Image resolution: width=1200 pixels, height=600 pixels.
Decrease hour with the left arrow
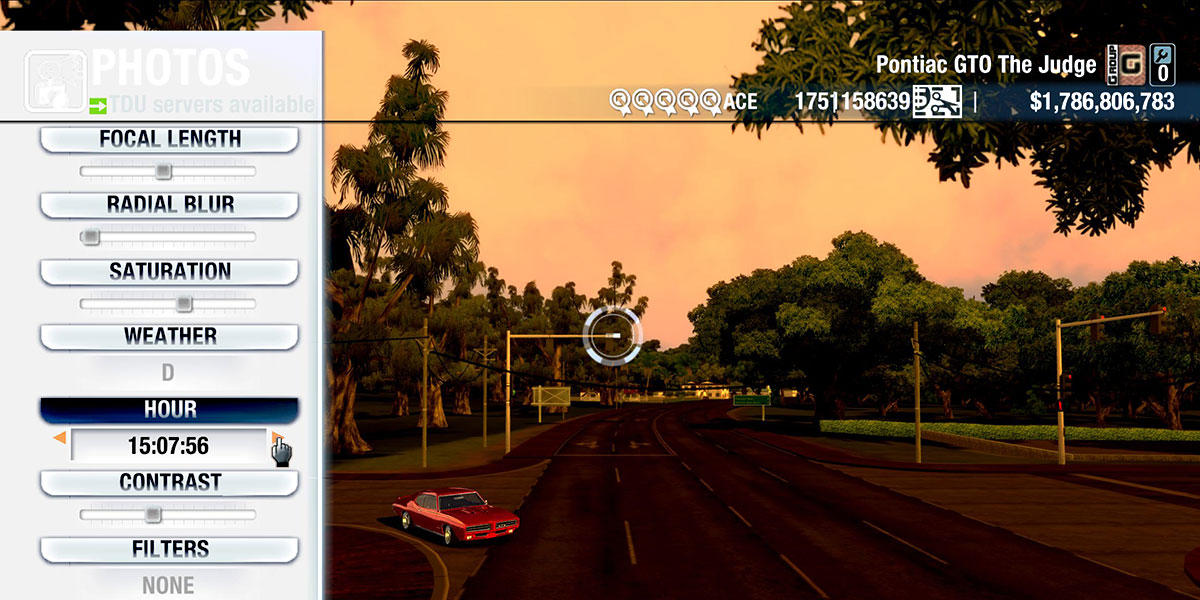point(60,438)
